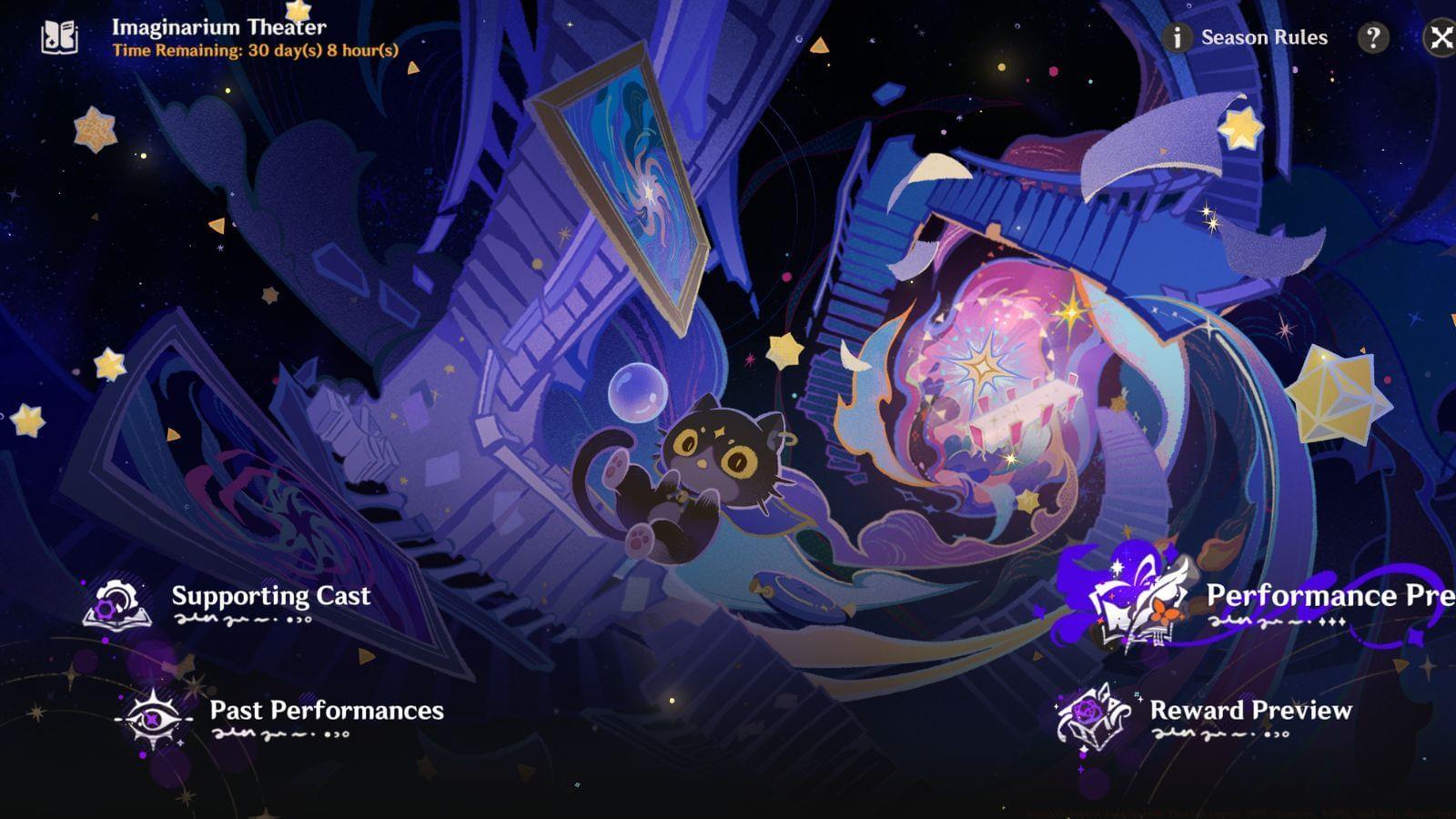Click the golden star polyhedron on the right
Image resolution: width=1456 pixels, height=819 pixels.
coord(1338,391)
